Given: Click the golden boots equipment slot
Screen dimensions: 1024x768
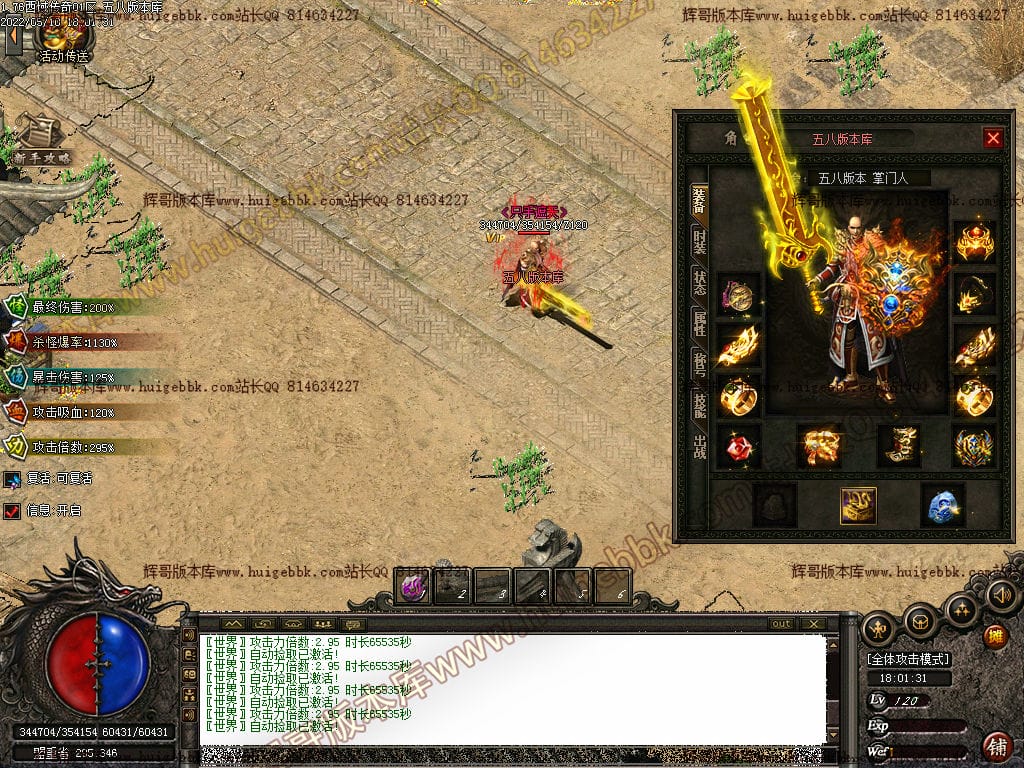Looking at the screenshot, I should 898,446.
